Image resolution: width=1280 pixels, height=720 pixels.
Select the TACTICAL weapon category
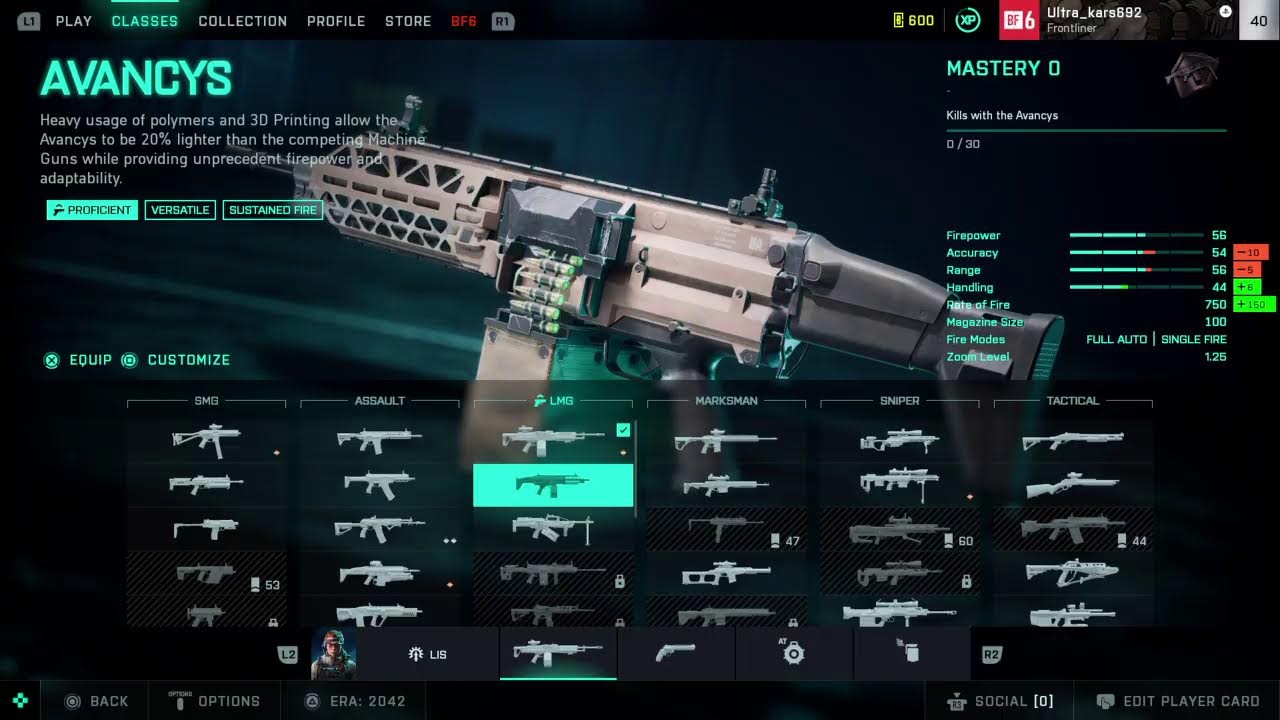pyautogui.click(x=1072, y=401)
